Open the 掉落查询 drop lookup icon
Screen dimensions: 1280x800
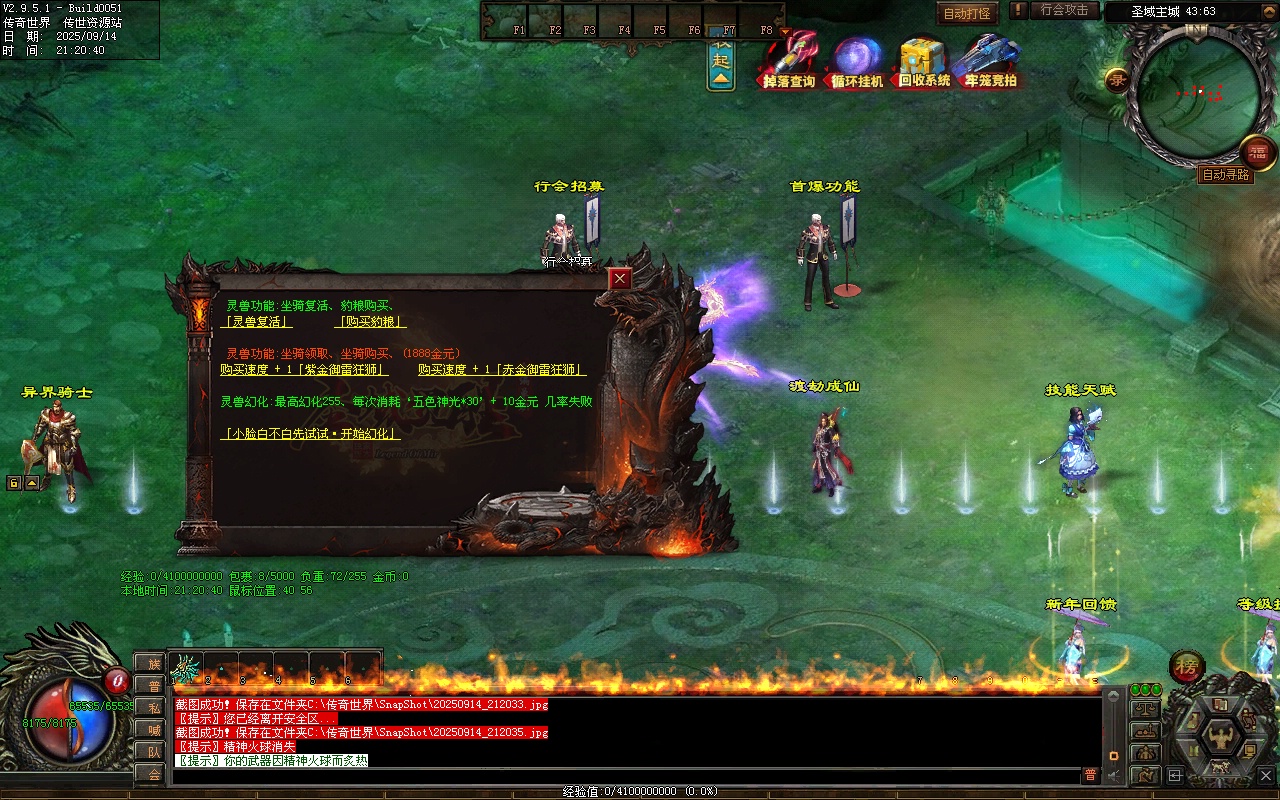coord(789,60)
